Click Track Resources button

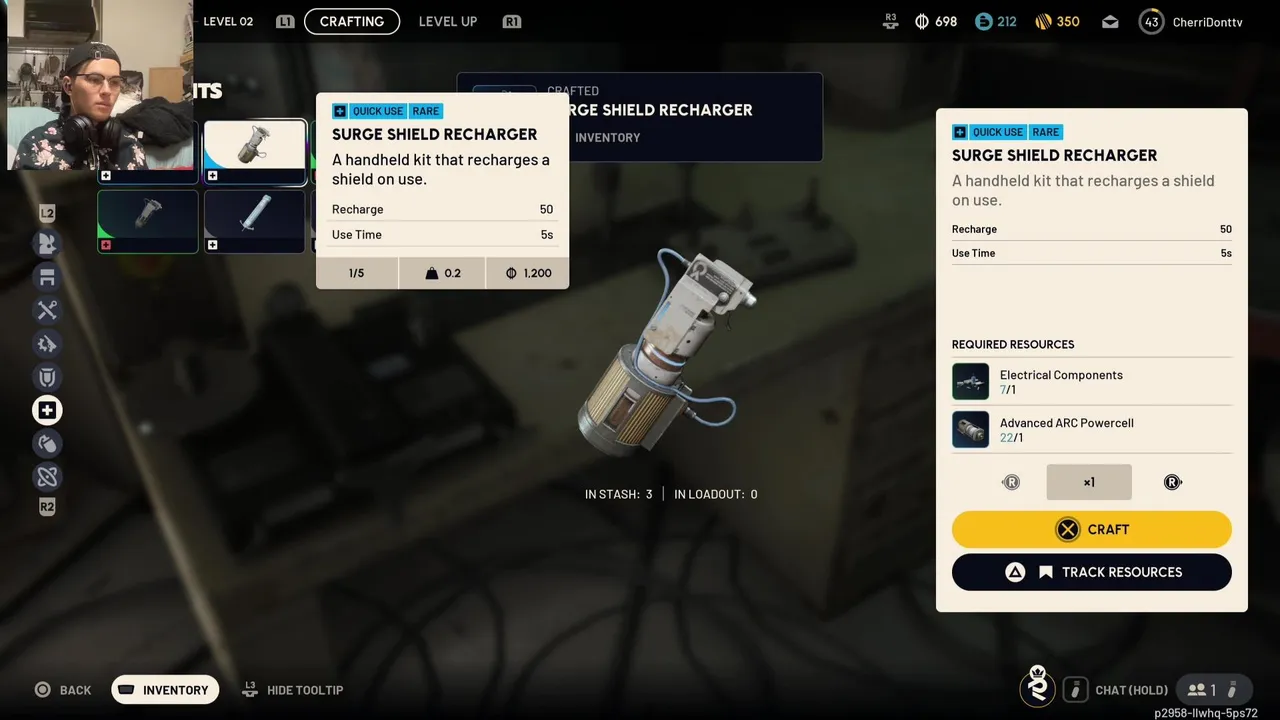point(1091,572)
